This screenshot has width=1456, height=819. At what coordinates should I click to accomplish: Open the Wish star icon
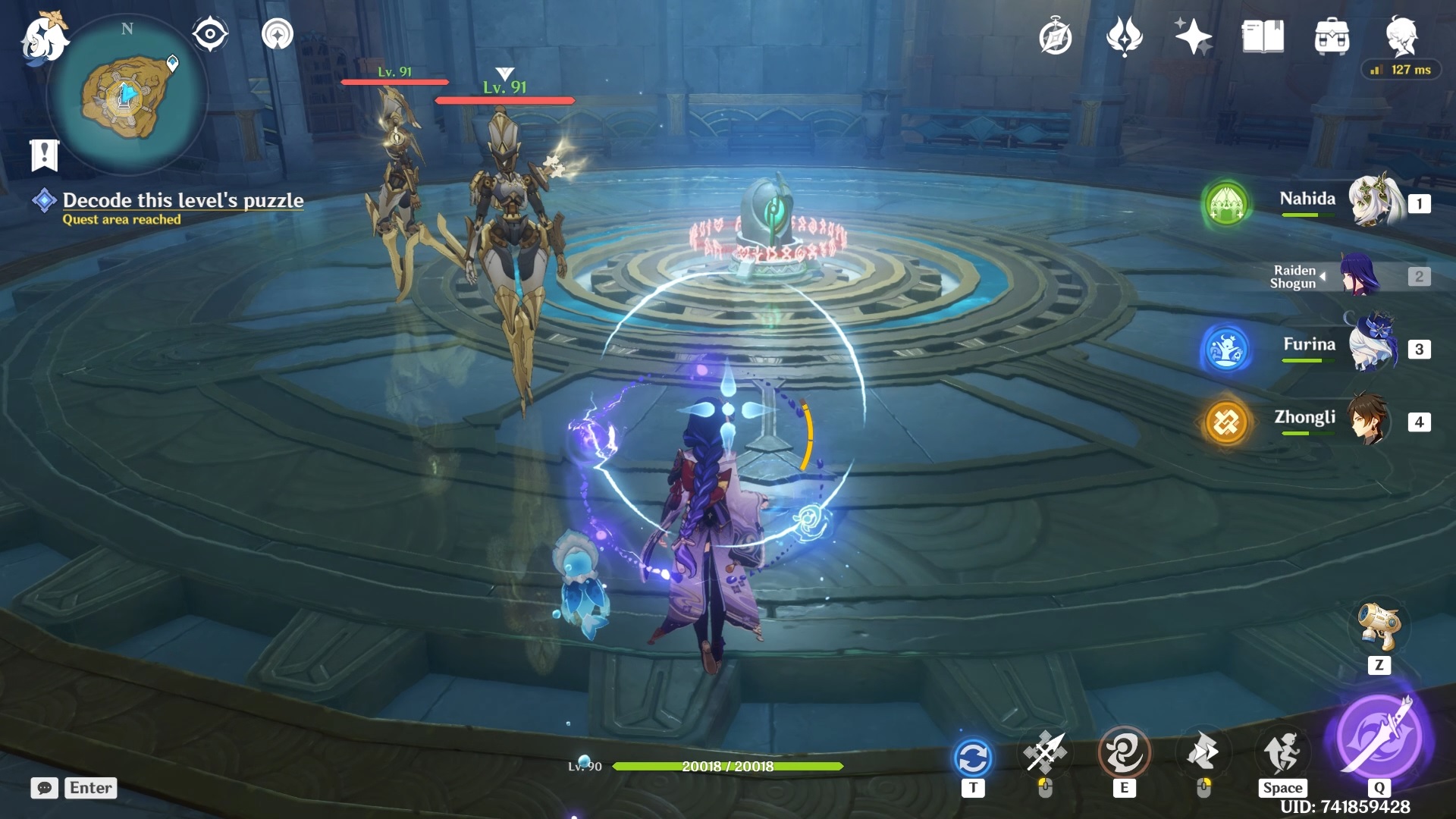[1193, 36]
